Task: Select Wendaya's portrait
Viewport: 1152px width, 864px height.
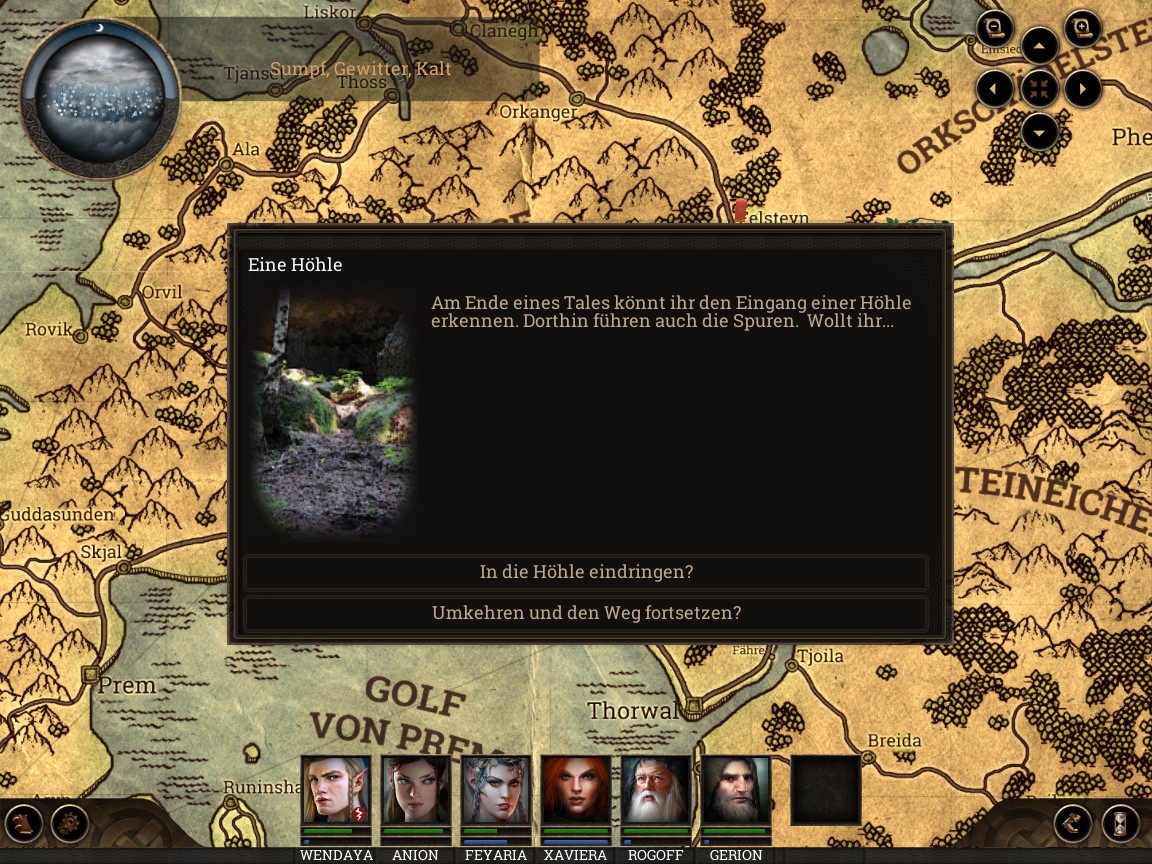Action: coord(336,790)
